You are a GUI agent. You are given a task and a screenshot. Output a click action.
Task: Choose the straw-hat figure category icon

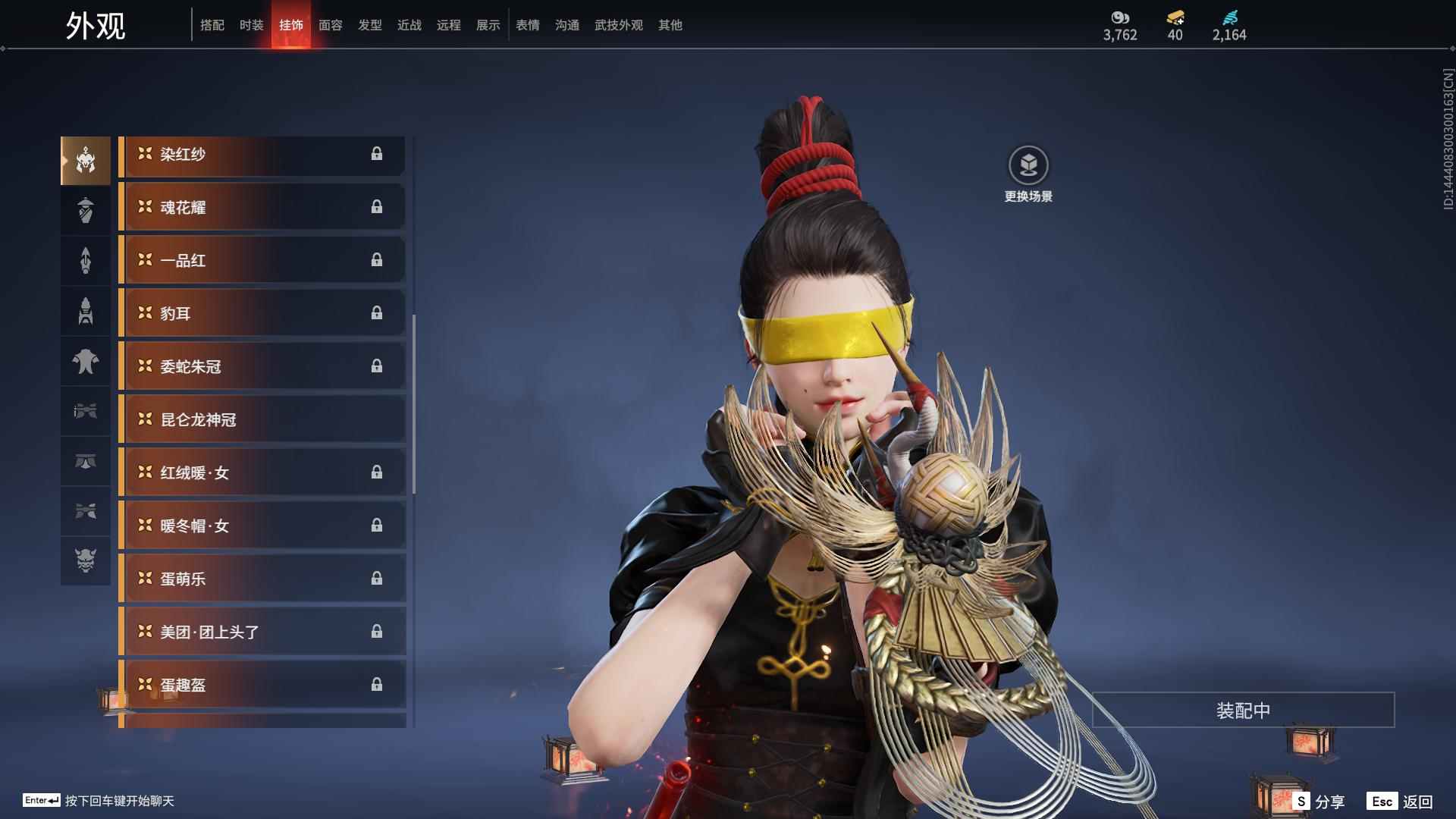coord(86,210)
